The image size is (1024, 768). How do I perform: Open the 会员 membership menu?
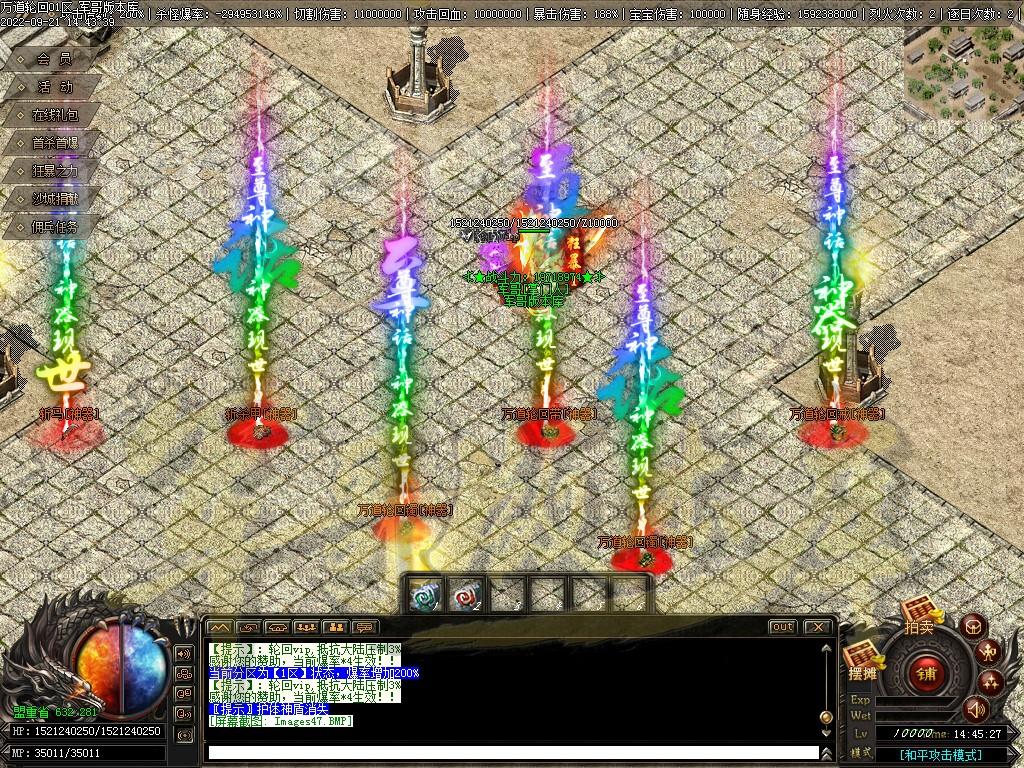[53, 59]
